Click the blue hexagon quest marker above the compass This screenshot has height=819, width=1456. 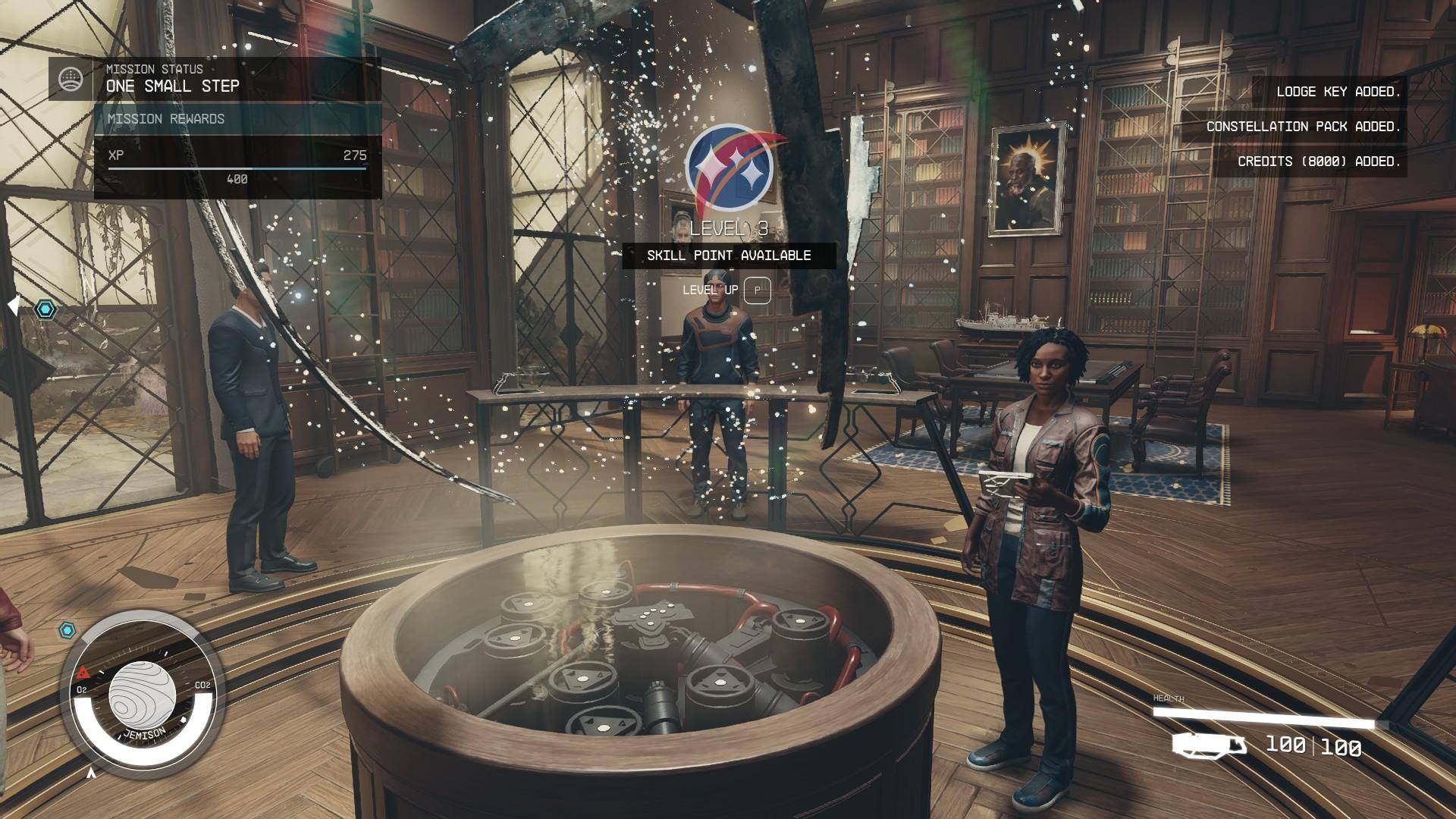click(68, 630)
